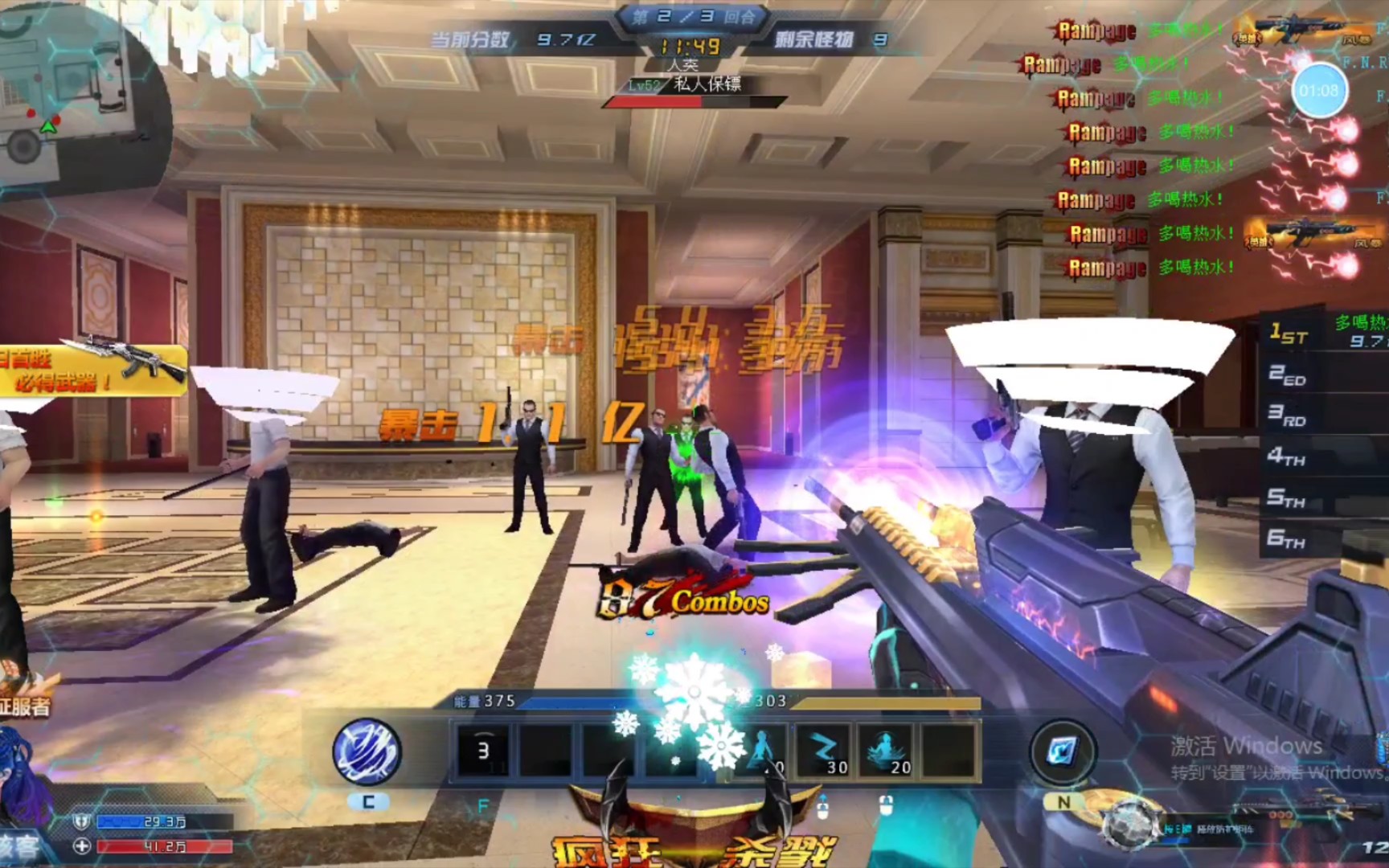
Task: Select the hotbar slot showing 3
Action: click(483, 751)
